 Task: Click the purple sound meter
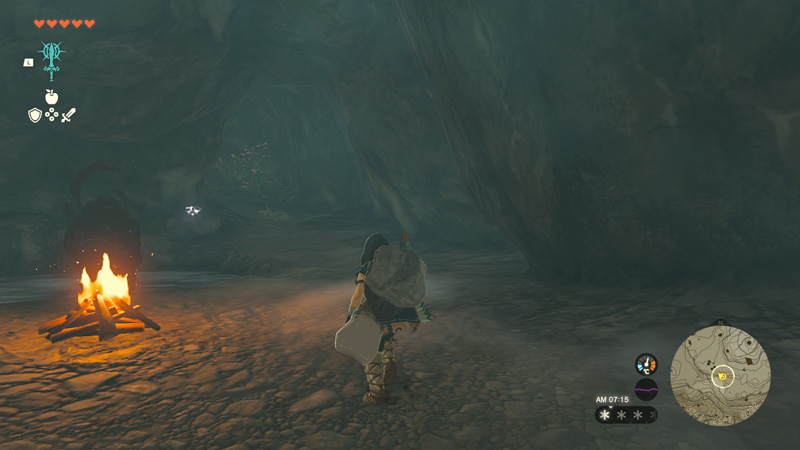646,389
